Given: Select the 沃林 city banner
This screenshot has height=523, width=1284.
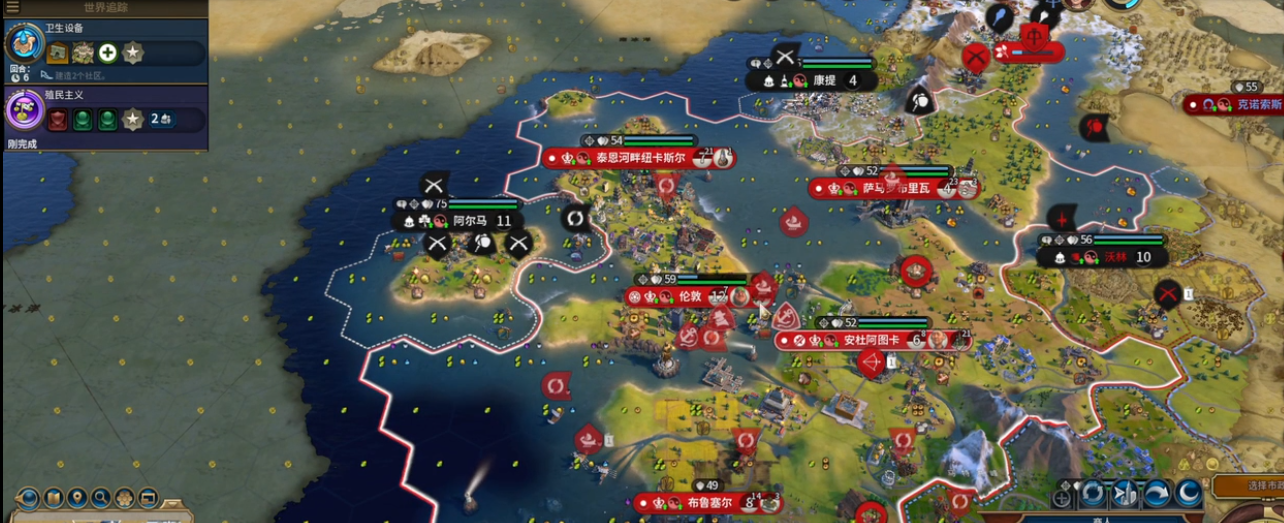Looking at the screenshot, I should coord(1113,257).
